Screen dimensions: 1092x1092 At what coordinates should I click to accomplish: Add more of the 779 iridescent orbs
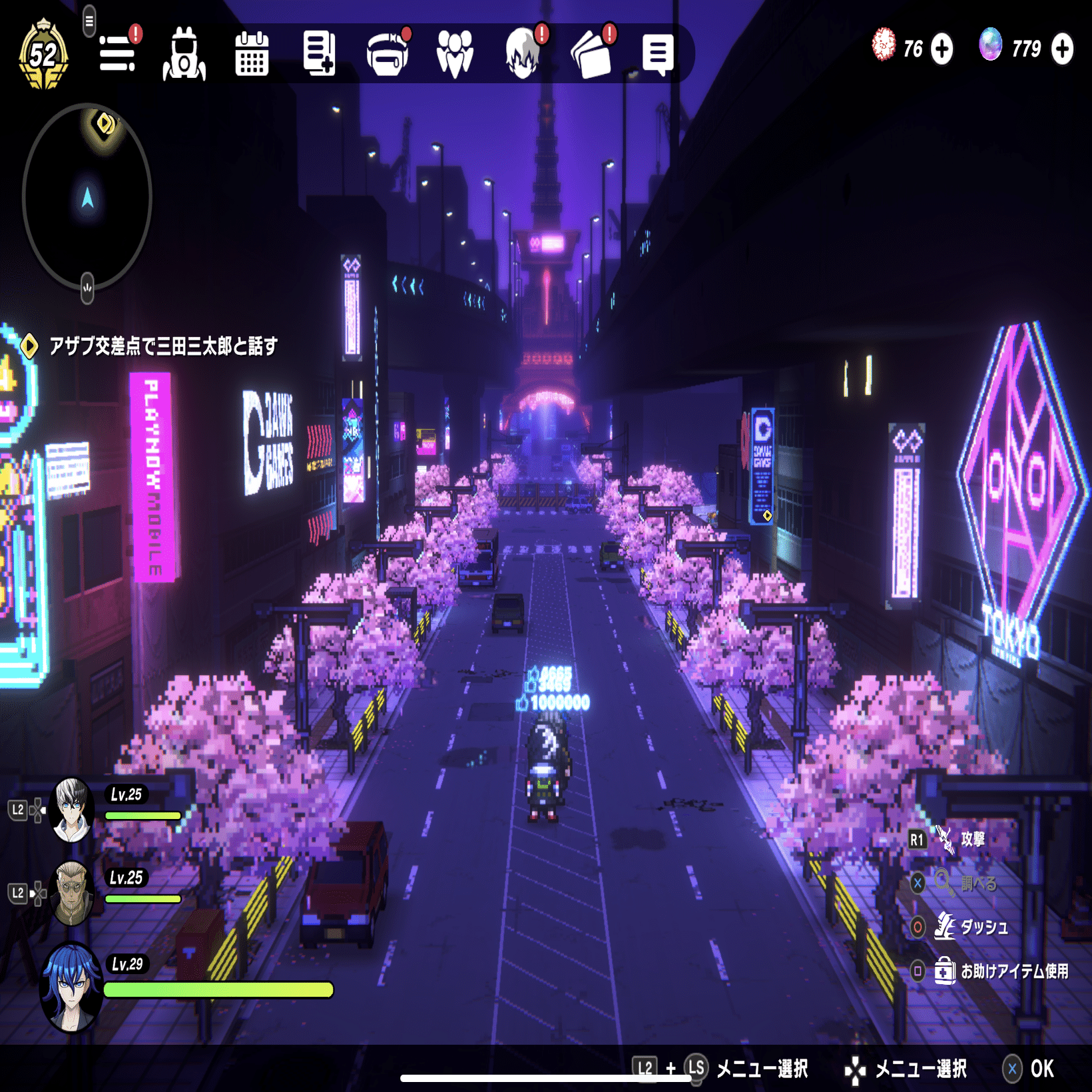pos(1062,49)
